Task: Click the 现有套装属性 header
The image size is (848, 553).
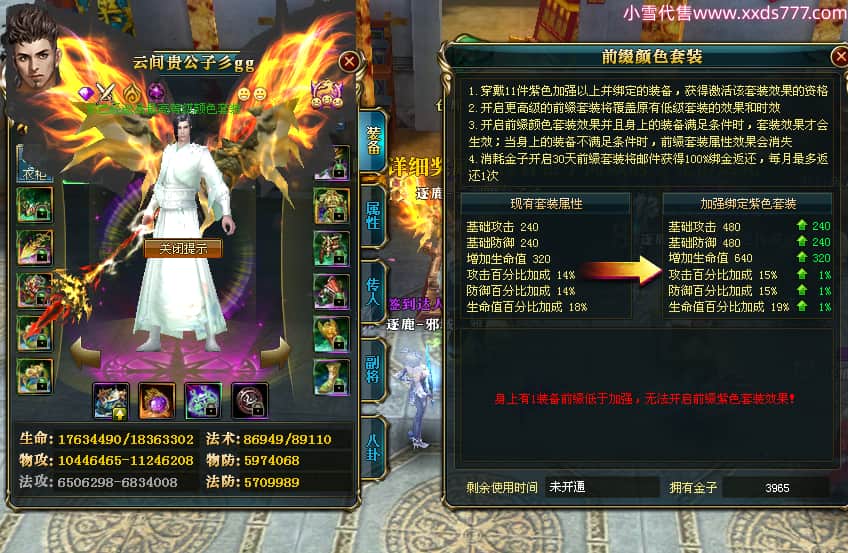Action: tap(546, 203)
